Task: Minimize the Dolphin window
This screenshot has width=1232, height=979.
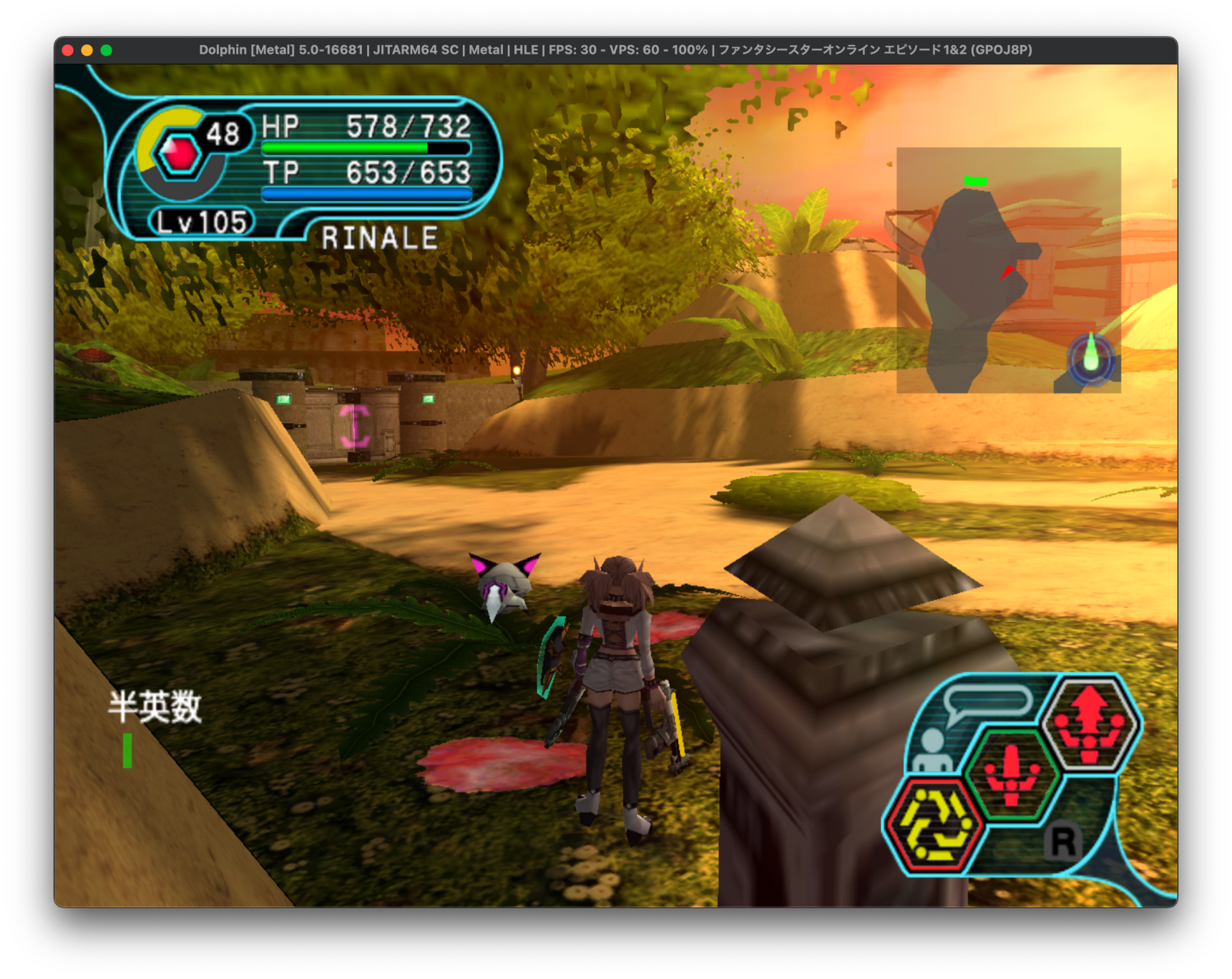Action: (x=87, y=50)
